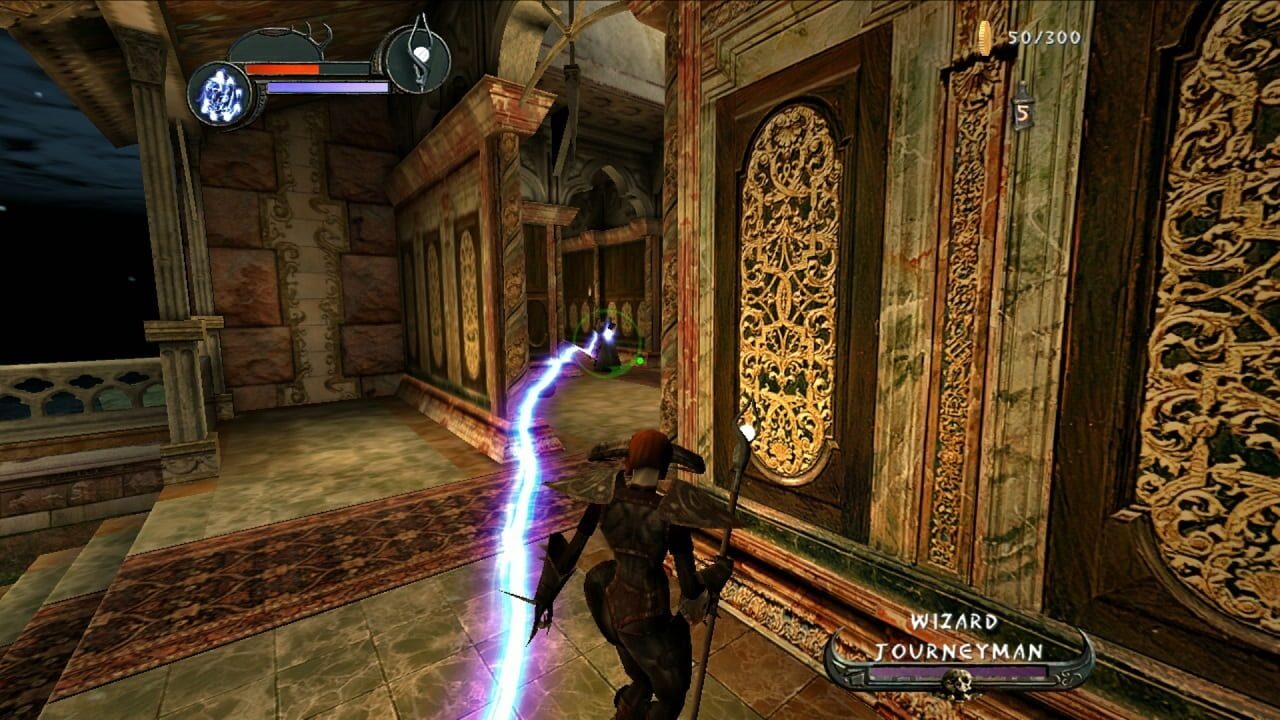Click the 50/300 gold counter
This screenshot has height=720, width=1280.
1045,36
